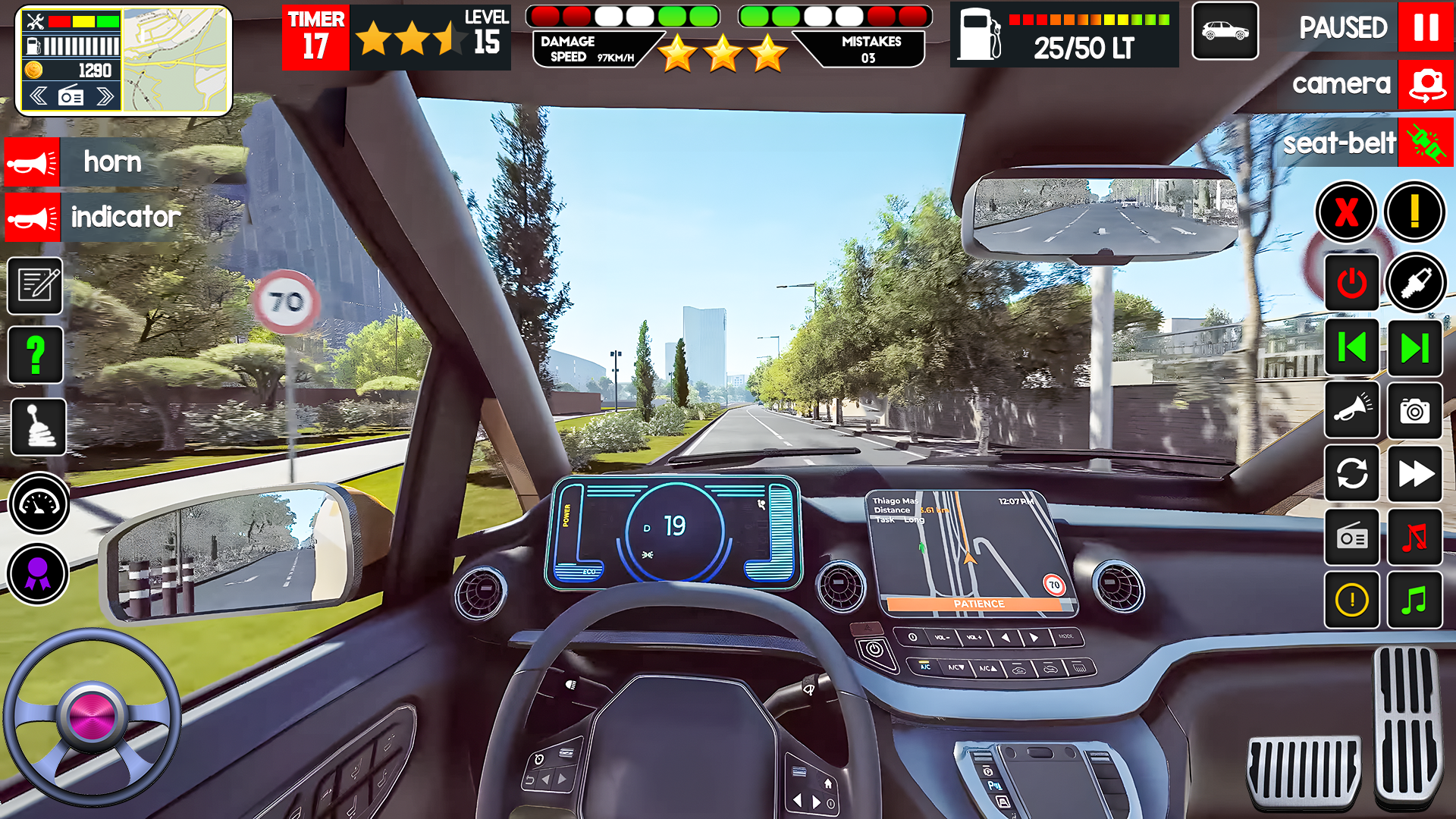Image resolution: width=1456 pixels, height=819 pixels.
Task: Open the notepad and pencil icon
Action: tap(36, 286)
